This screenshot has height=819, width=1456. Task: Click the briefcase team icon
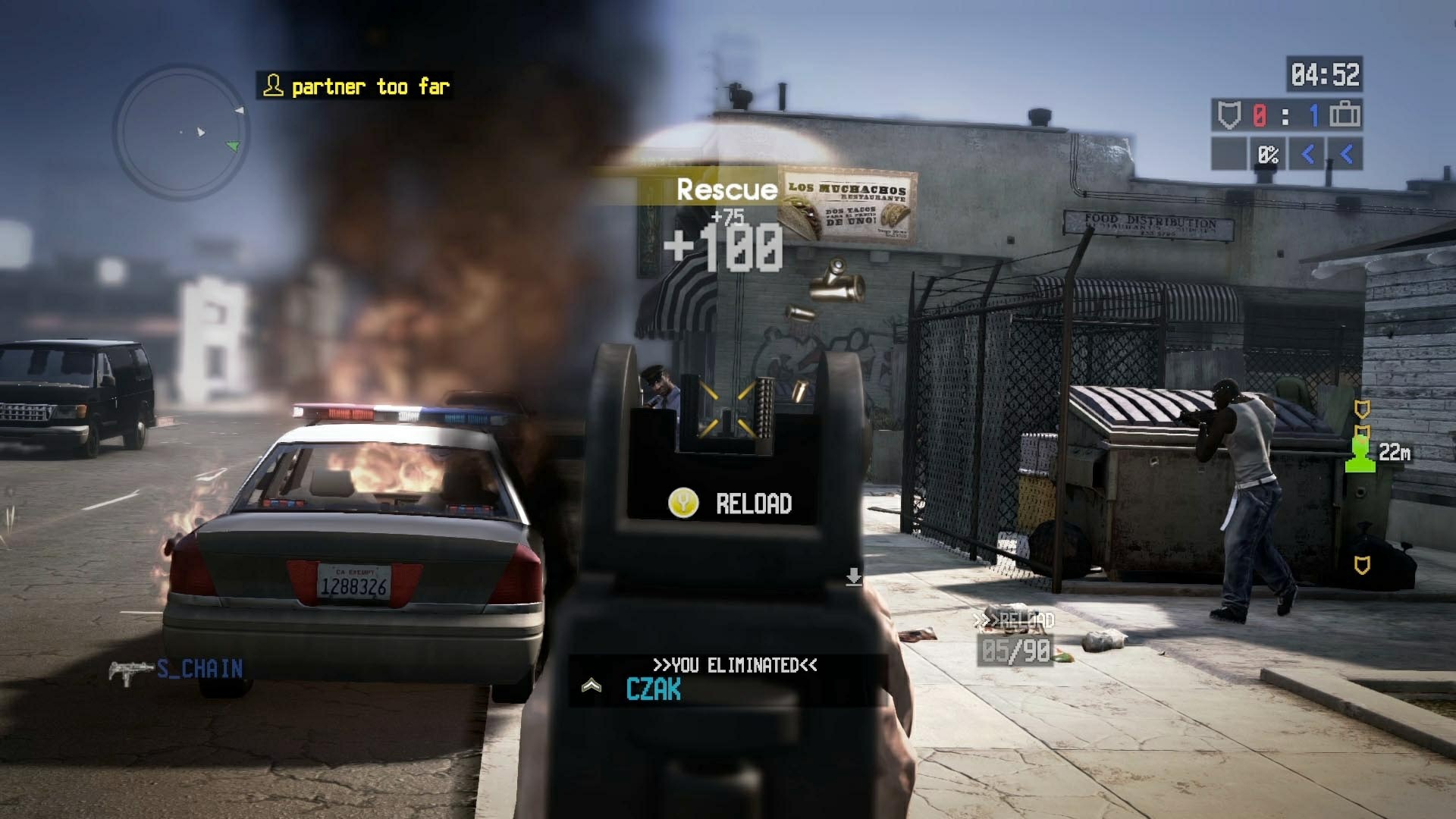pyautogui.click(x=1345, y=115)
